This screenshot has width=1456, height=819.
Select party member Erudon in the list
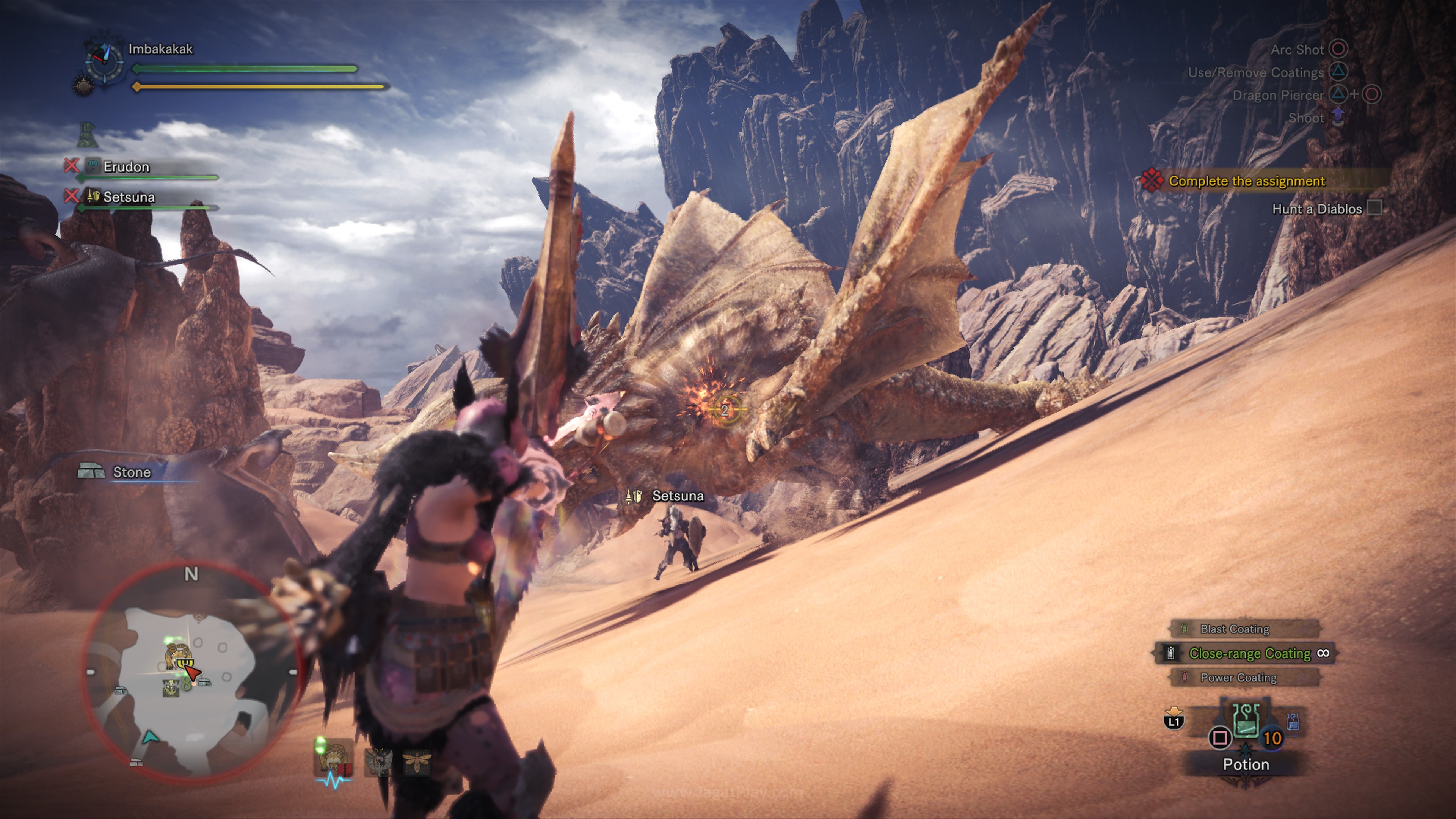point(127,167)
